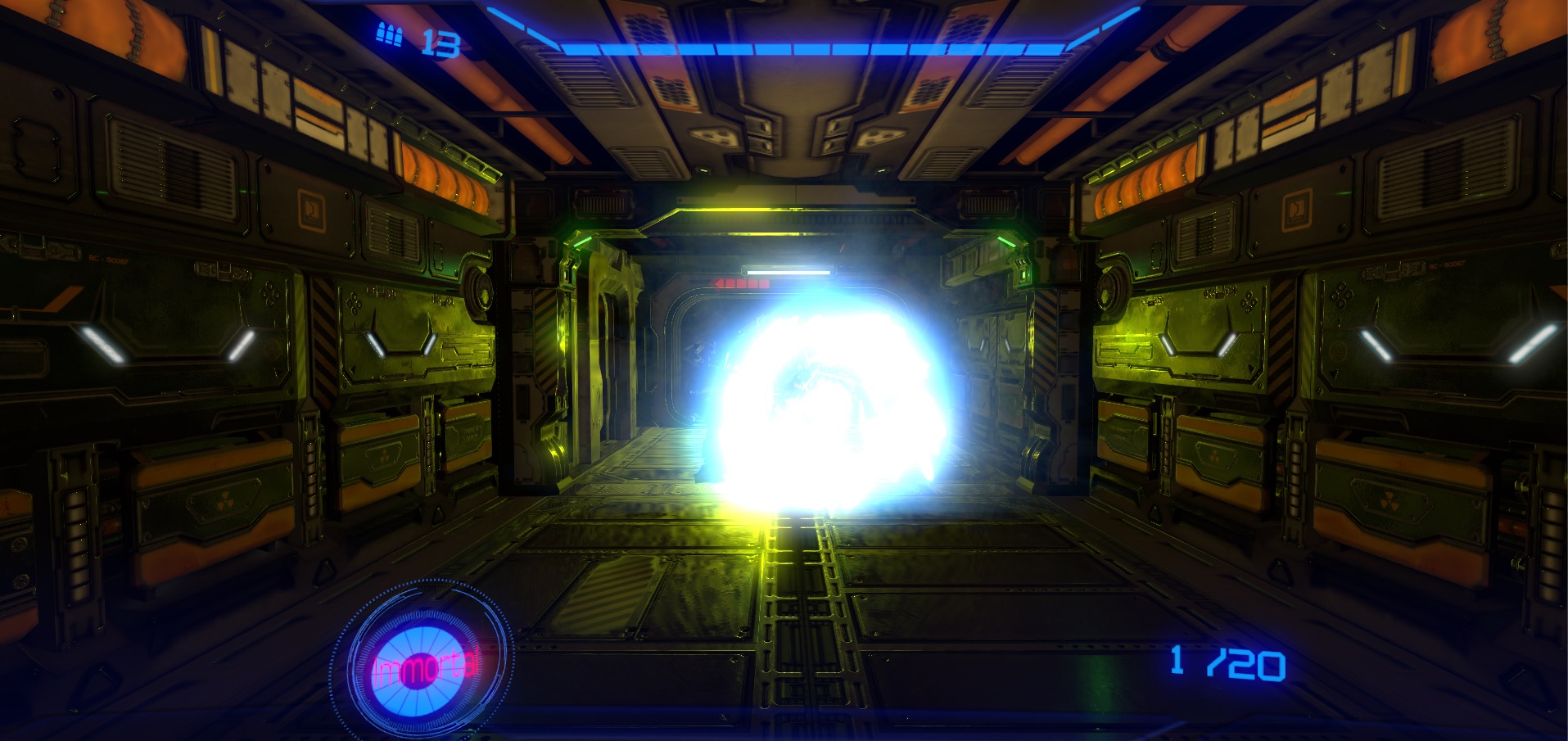Click the white charge bar above the door
This screenshot has height=741, width=1568.
pyautogui.click(x=789, y=270)
